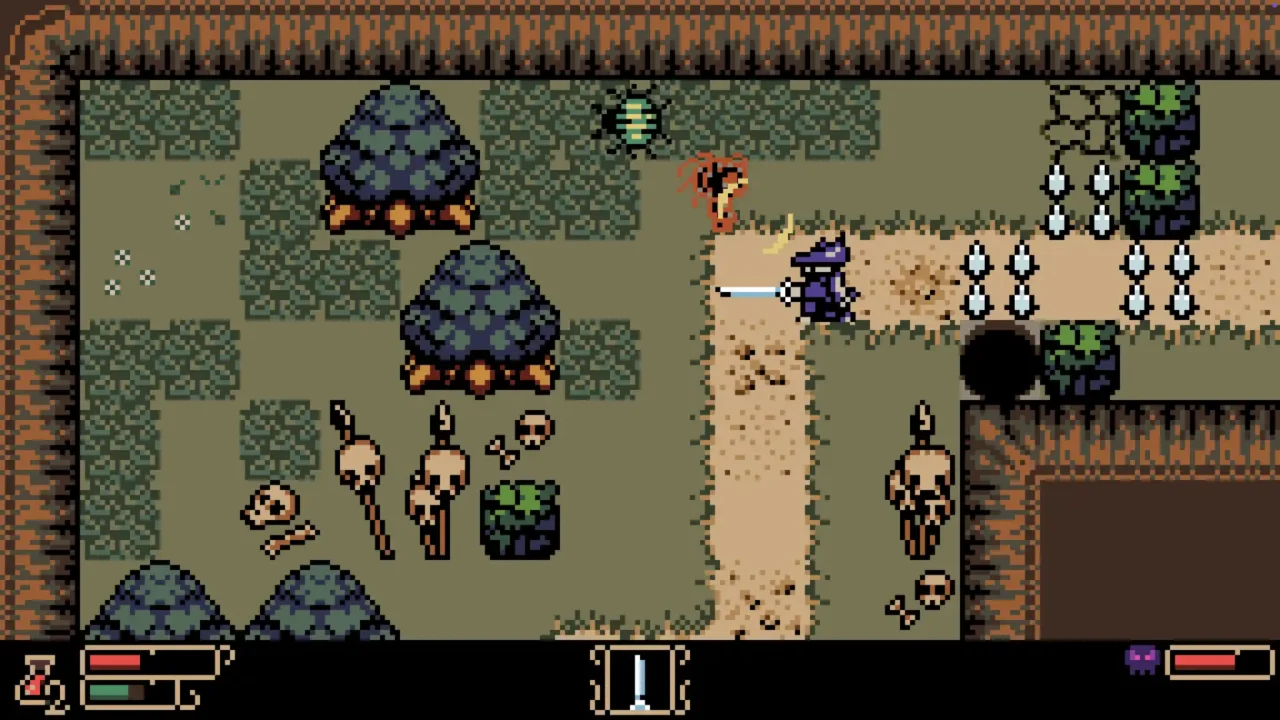
Task: Click the green beetle enemy sprite
Action: [x=635, y=120]
